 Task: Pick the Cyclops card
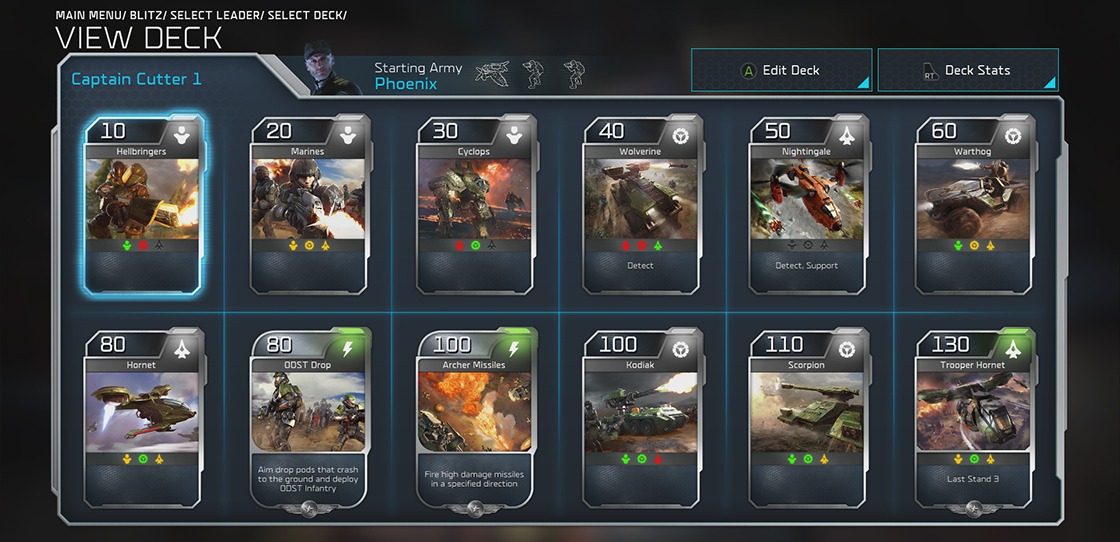coord(475,204)
